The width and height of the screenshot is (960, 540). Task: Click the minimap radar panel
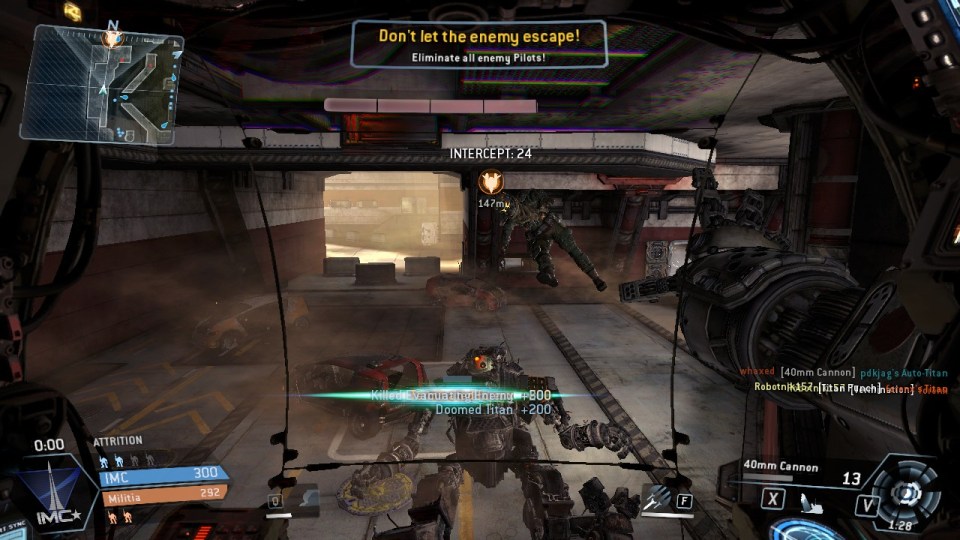[x=101, y=85]
